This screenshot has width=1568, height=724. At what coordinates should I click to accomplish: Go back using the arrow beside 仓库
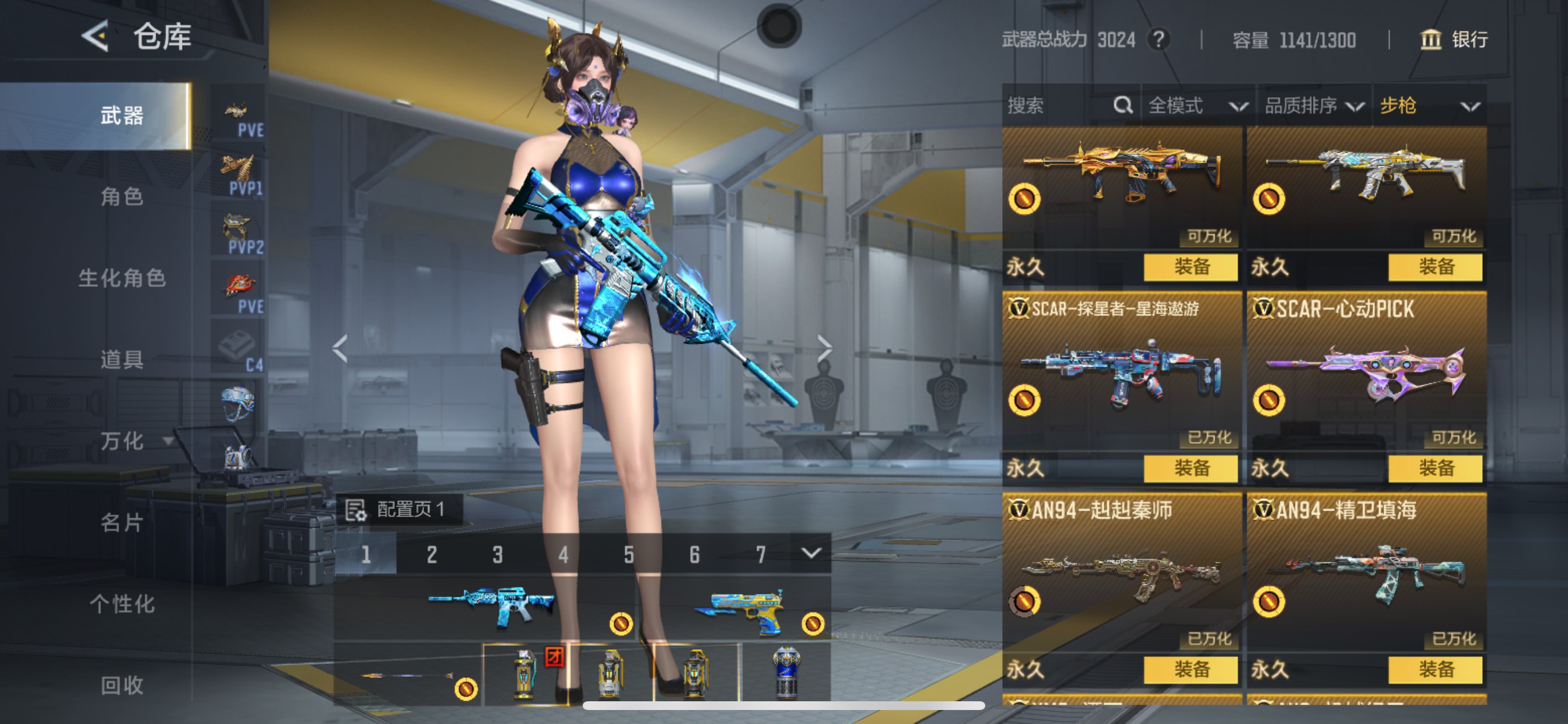point(96,37)
